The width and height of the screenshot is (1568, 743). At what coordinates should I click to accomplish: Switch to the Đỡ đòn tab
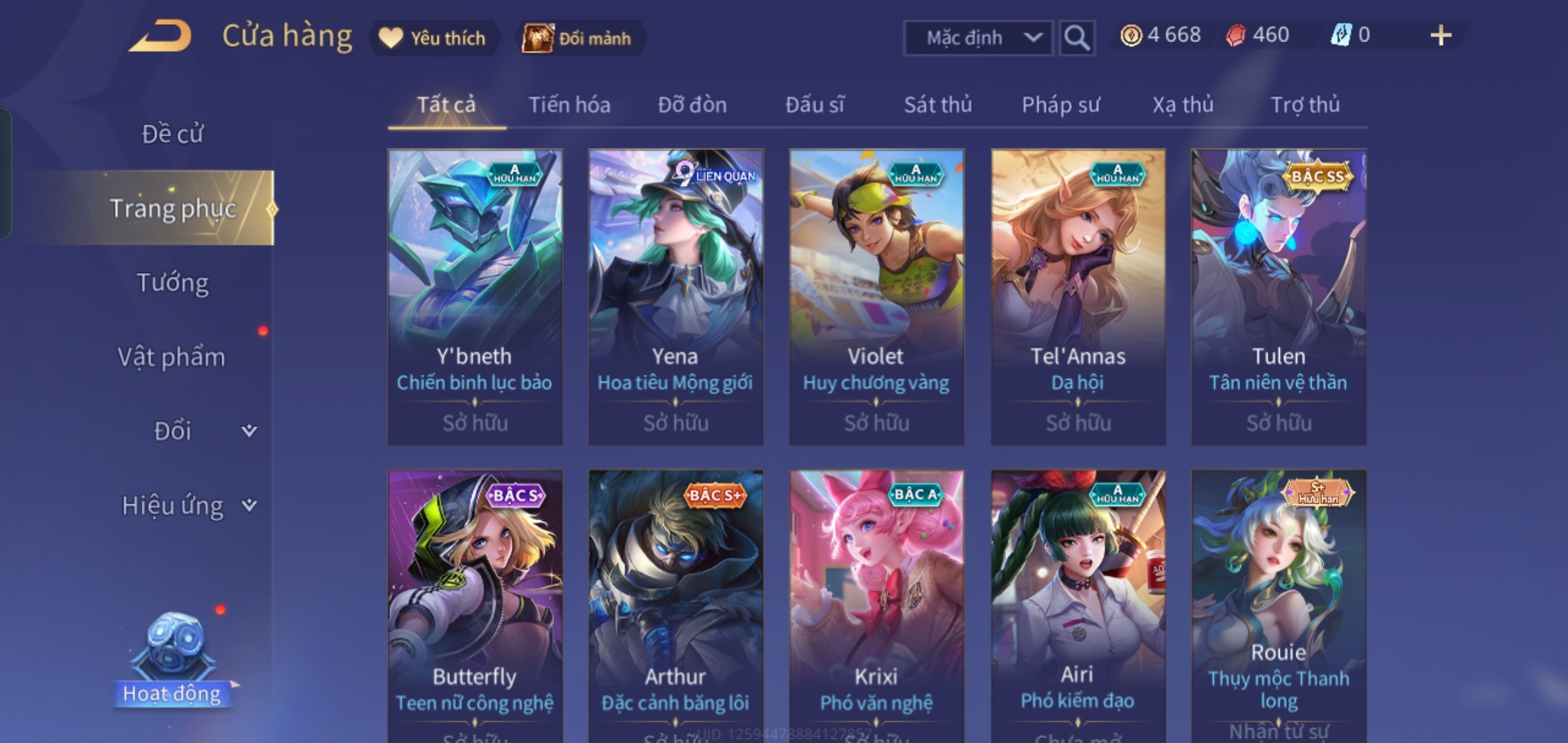[x=692, y=105]
